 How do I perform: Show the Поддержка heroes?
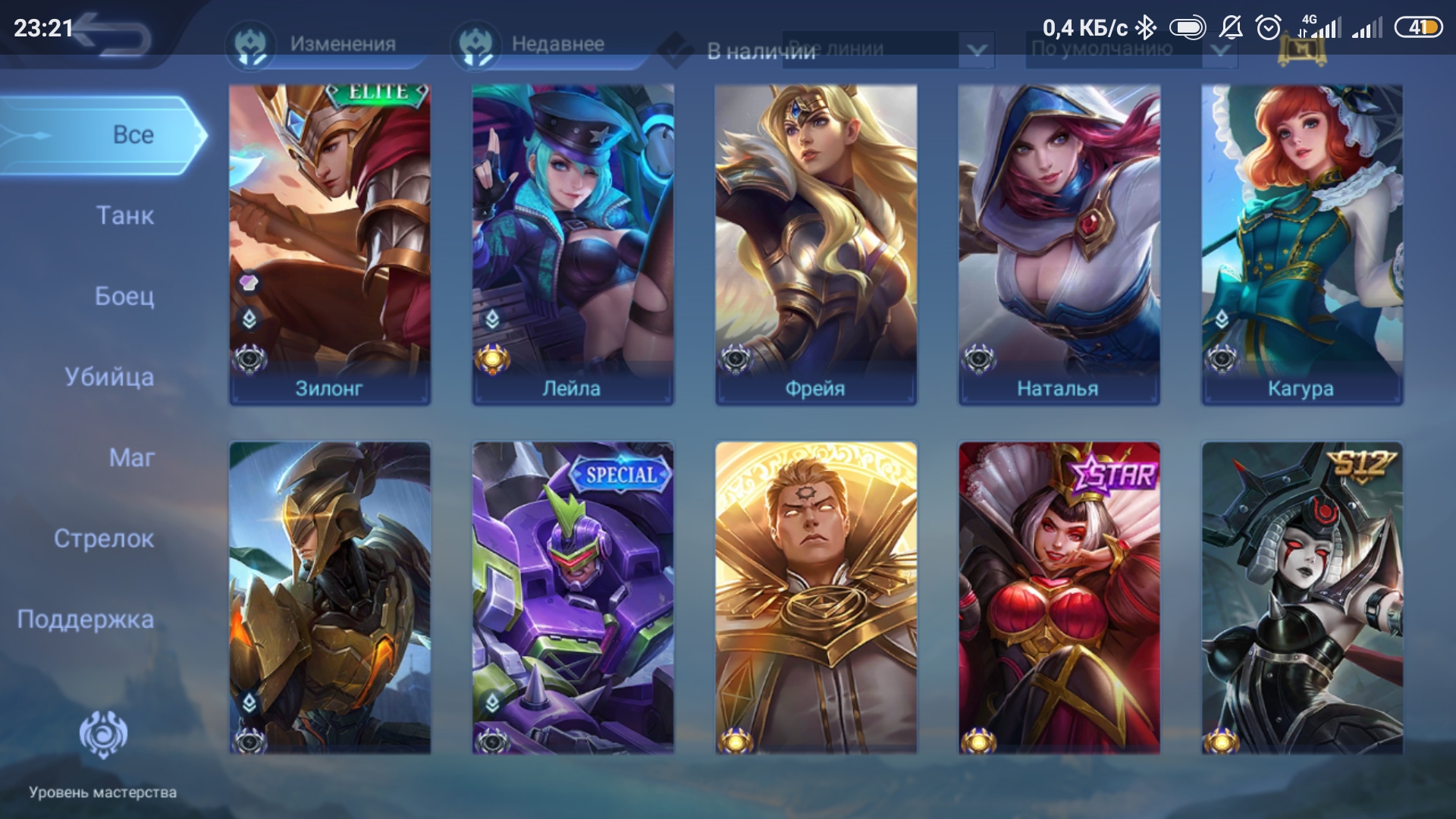click(86, 620)
